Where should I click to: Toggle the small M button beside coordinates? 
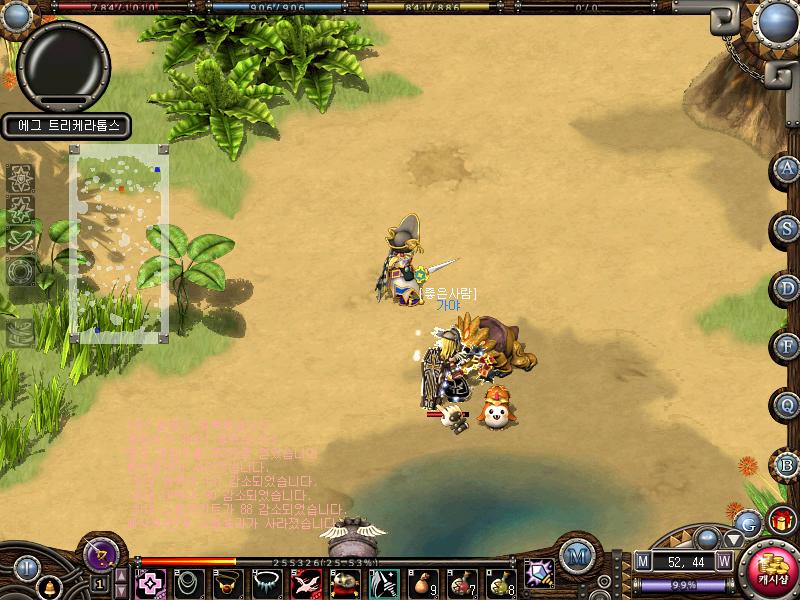(x=643, y=561)
